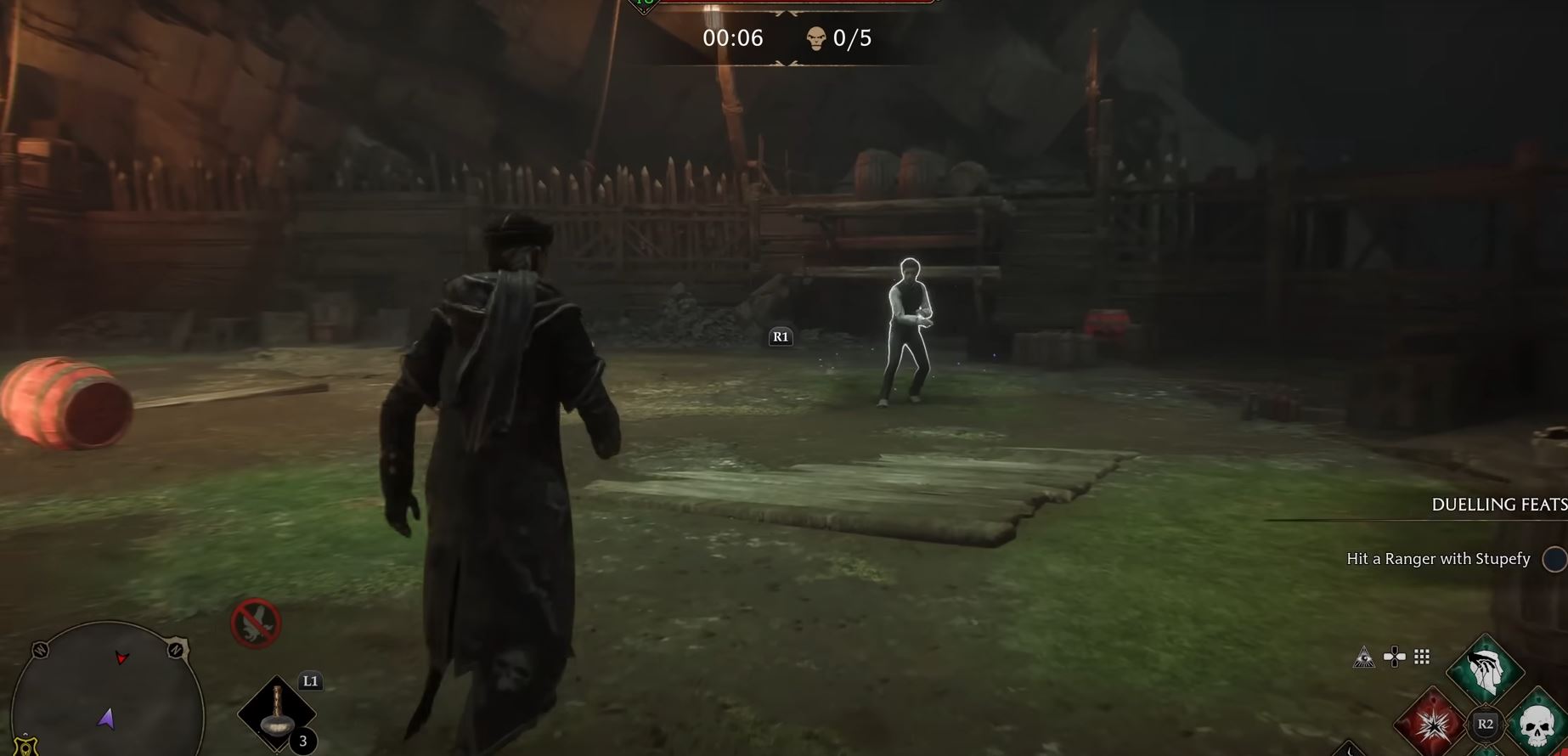Click the eye-in-triangle indicator above the spell diamonds

pyautogui.click(x=1364, y=658)
